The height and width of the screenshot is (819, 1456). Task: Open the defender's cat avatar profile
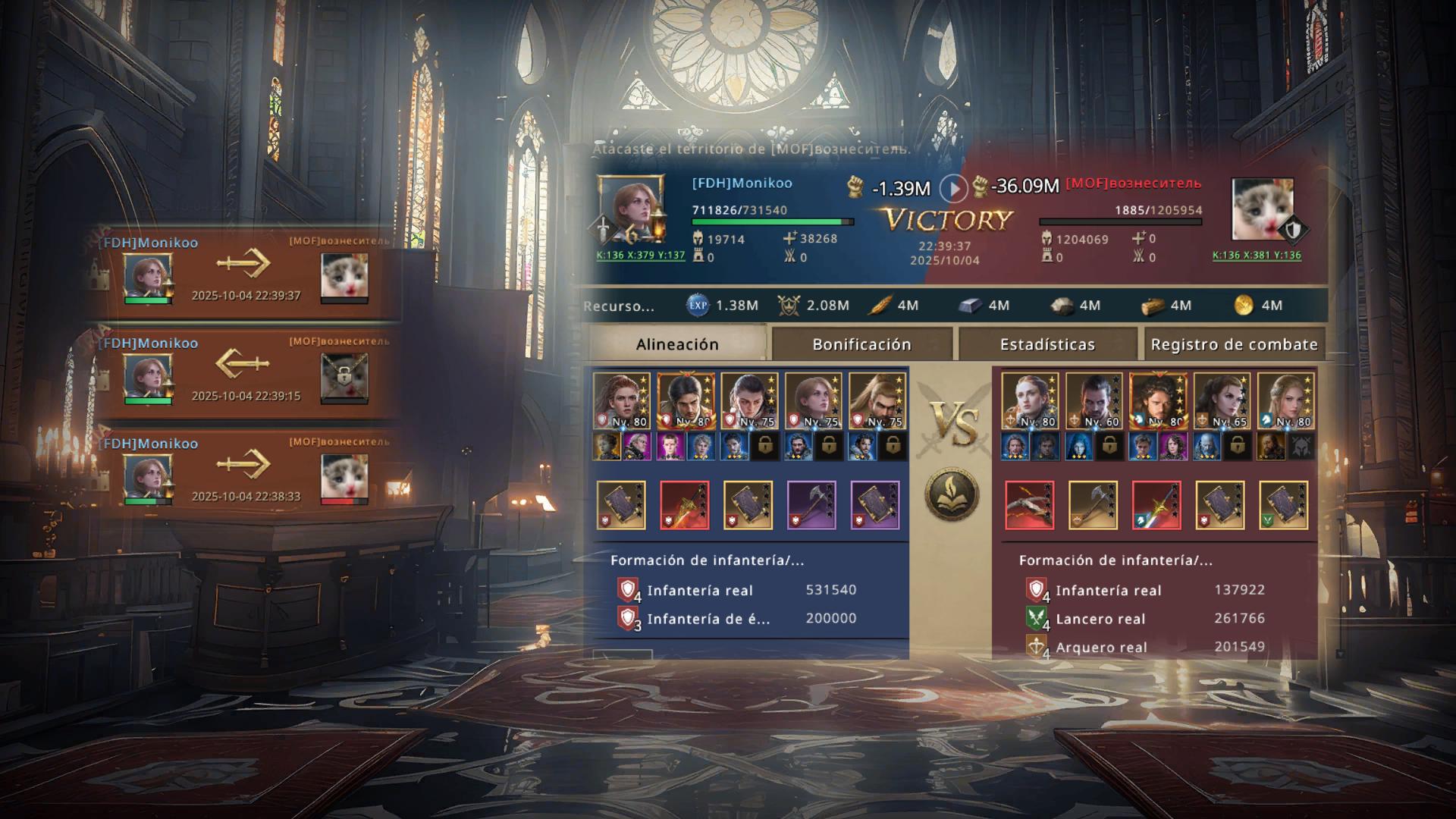[1262, 209]
